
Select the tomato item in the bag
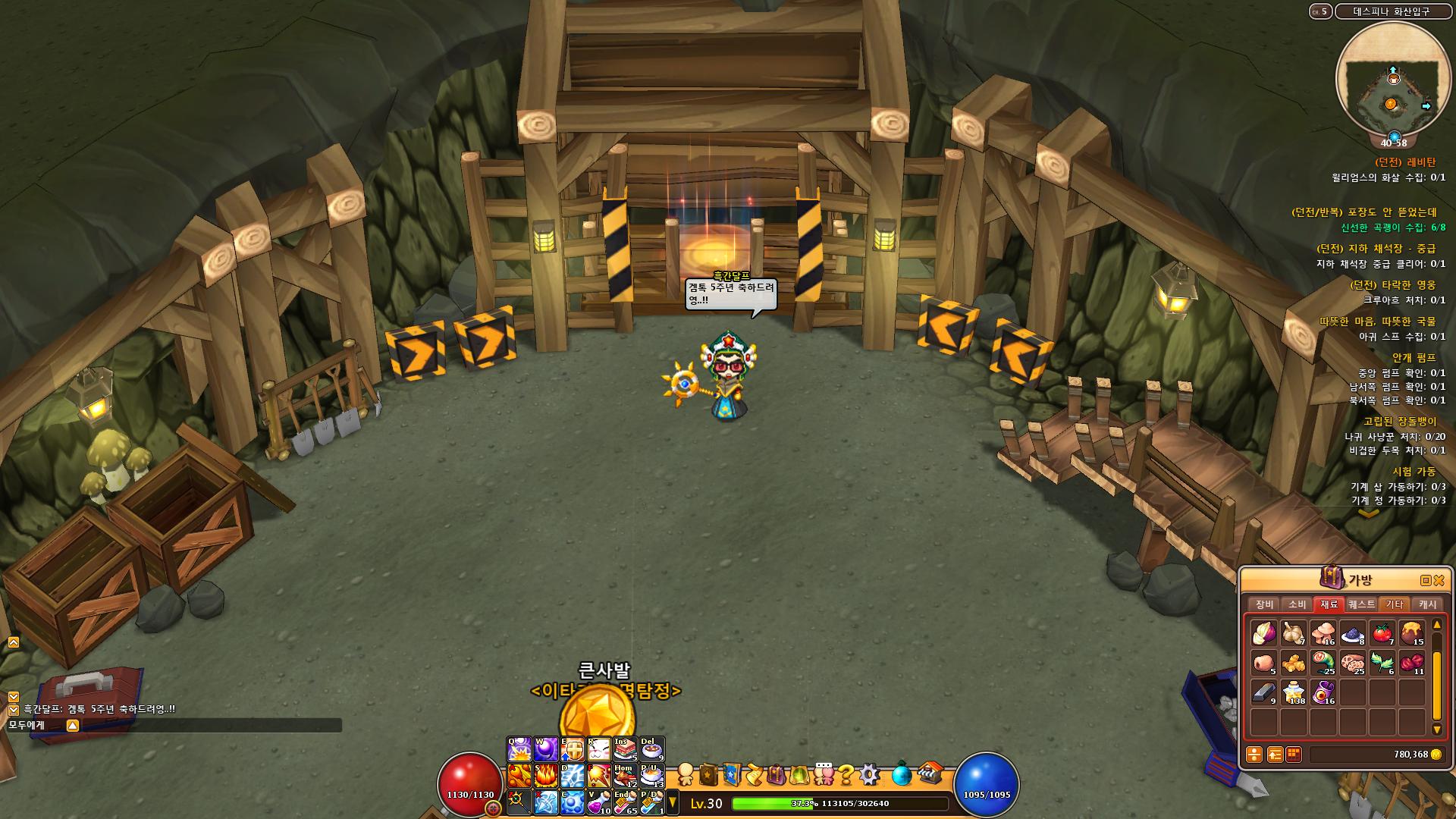click(1382, 632)
